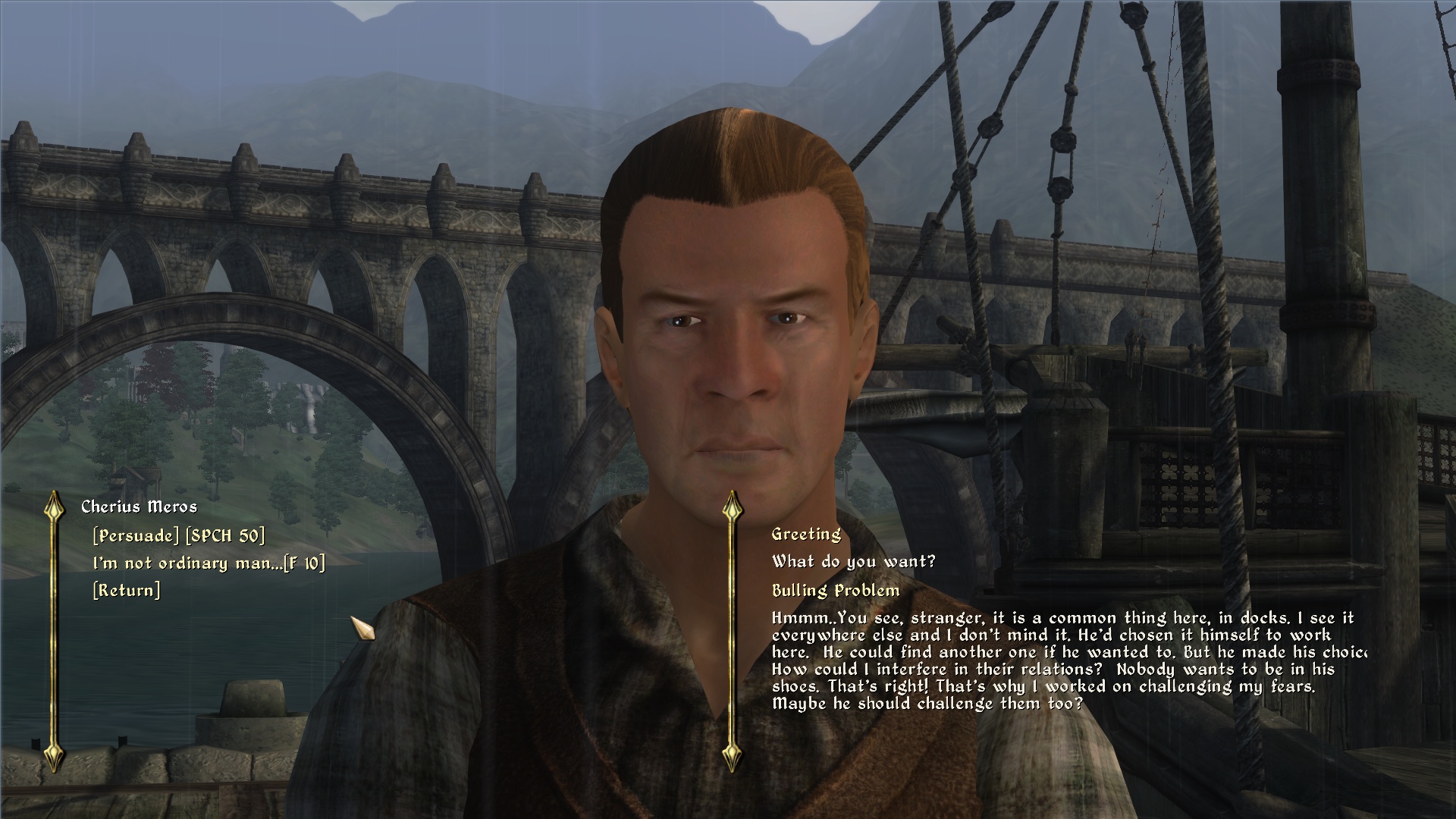Open the "What do you want?" topic
1456x819 pixels.
pos(854,562)
